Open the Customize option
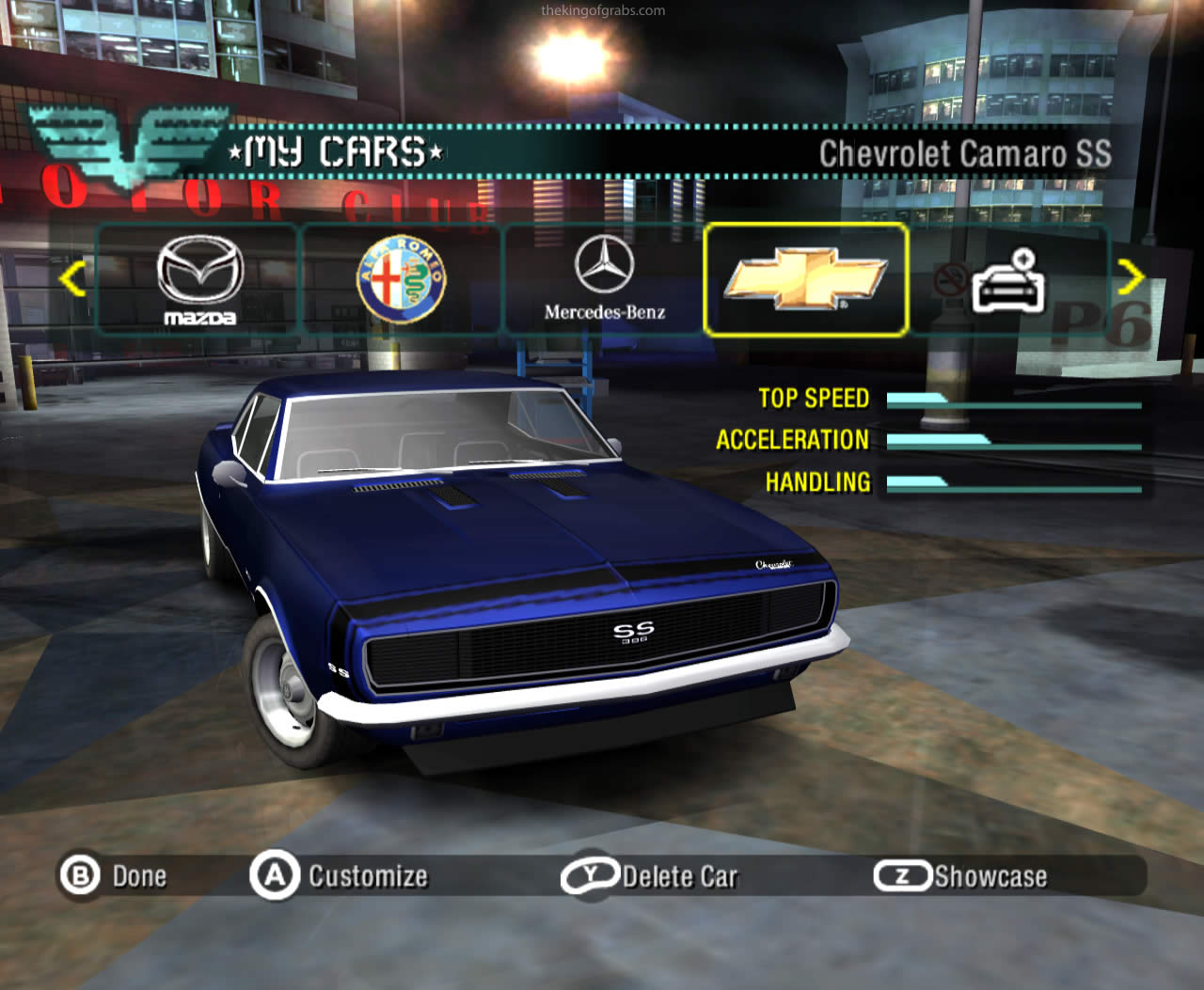The image size is (1204, 990). pos(341,876)
